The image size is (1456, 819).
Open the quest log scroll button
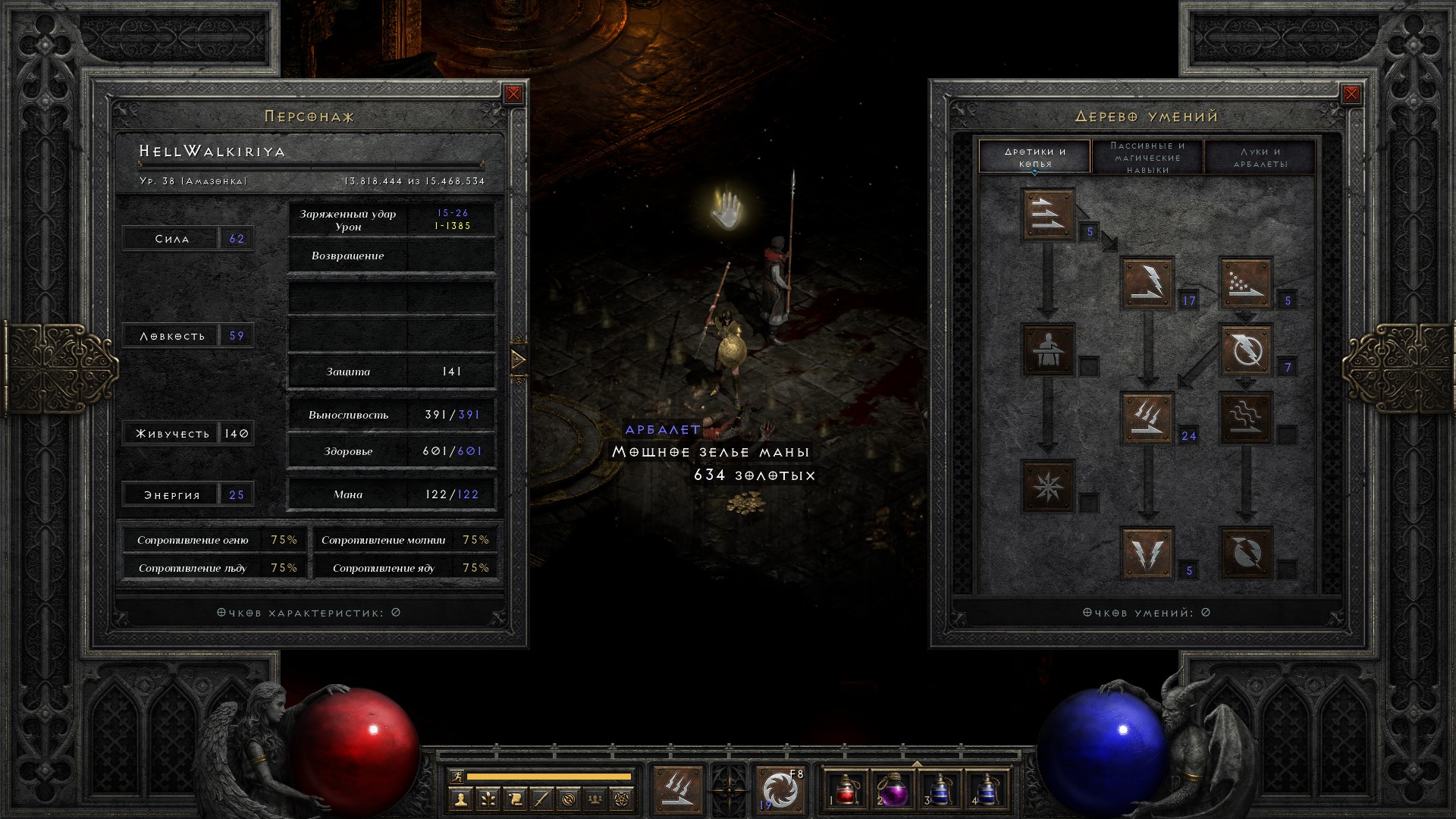click(x=513, y=799)
